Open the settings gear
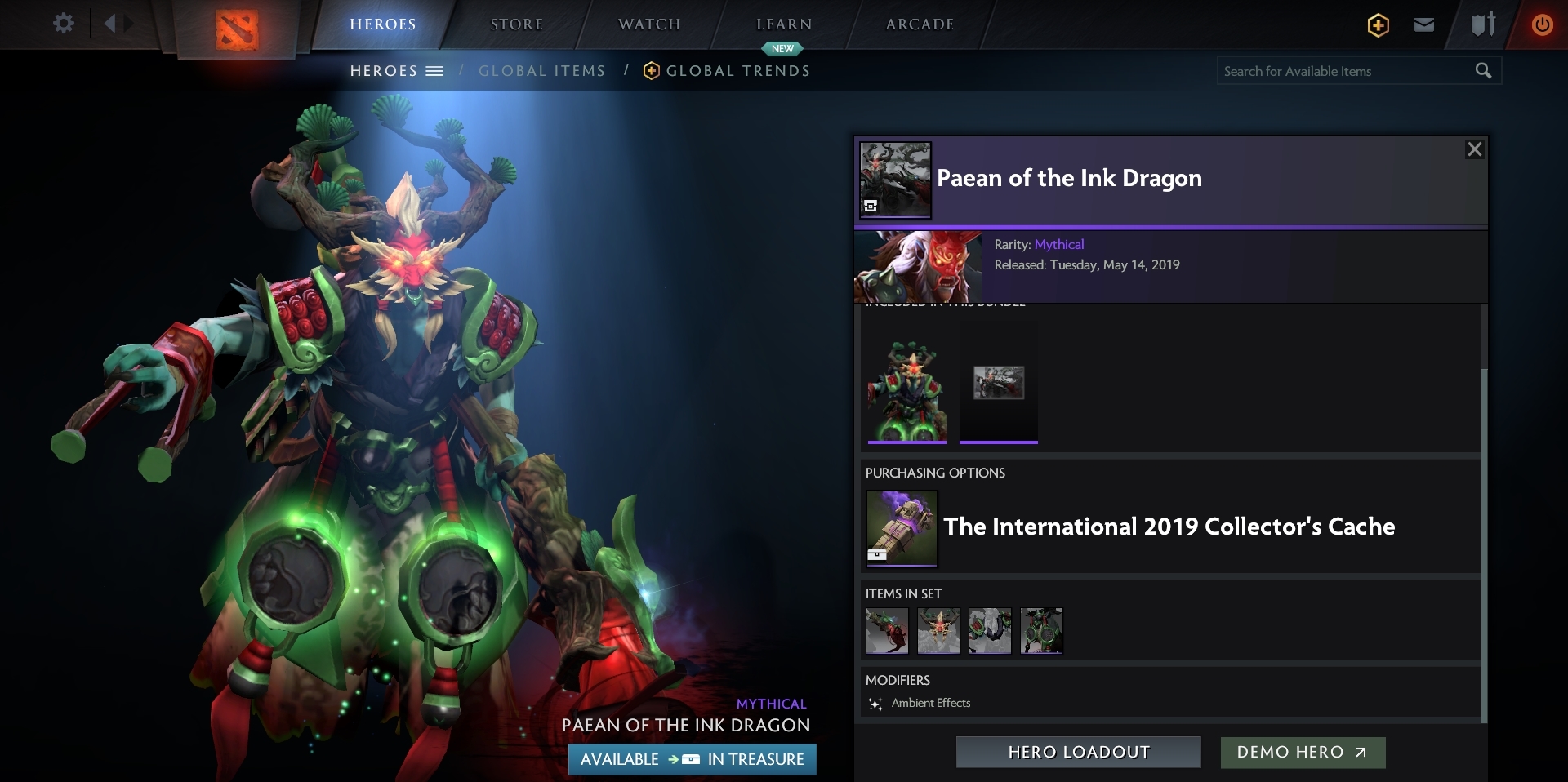The width and height of the screenshot is (1568, 782). tap(64, 24)
